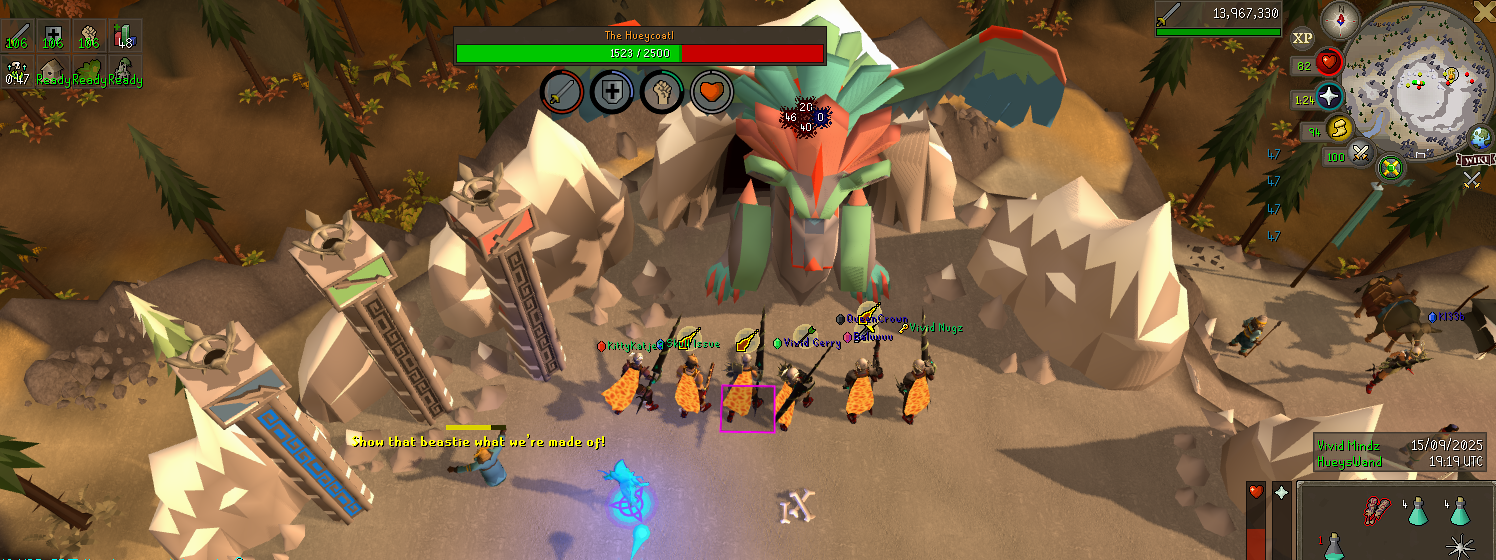This screenshot has height=560, width=1496.
Task: Click the orange heart icon under the boss bar
Action: coord(711,92)
